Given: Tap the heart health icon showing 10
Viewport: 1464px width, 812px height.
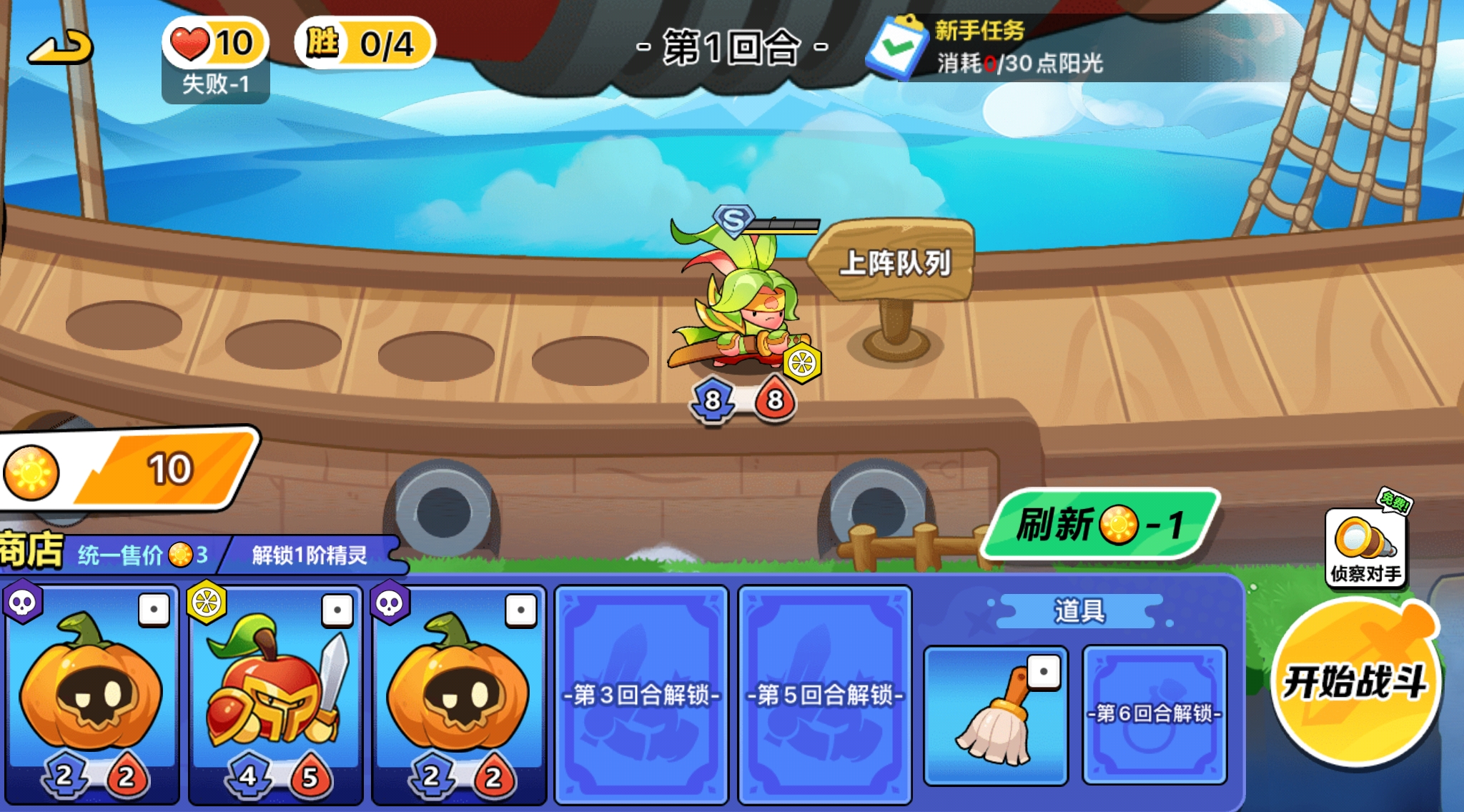Looking at the screenshot, I should 187,44.
